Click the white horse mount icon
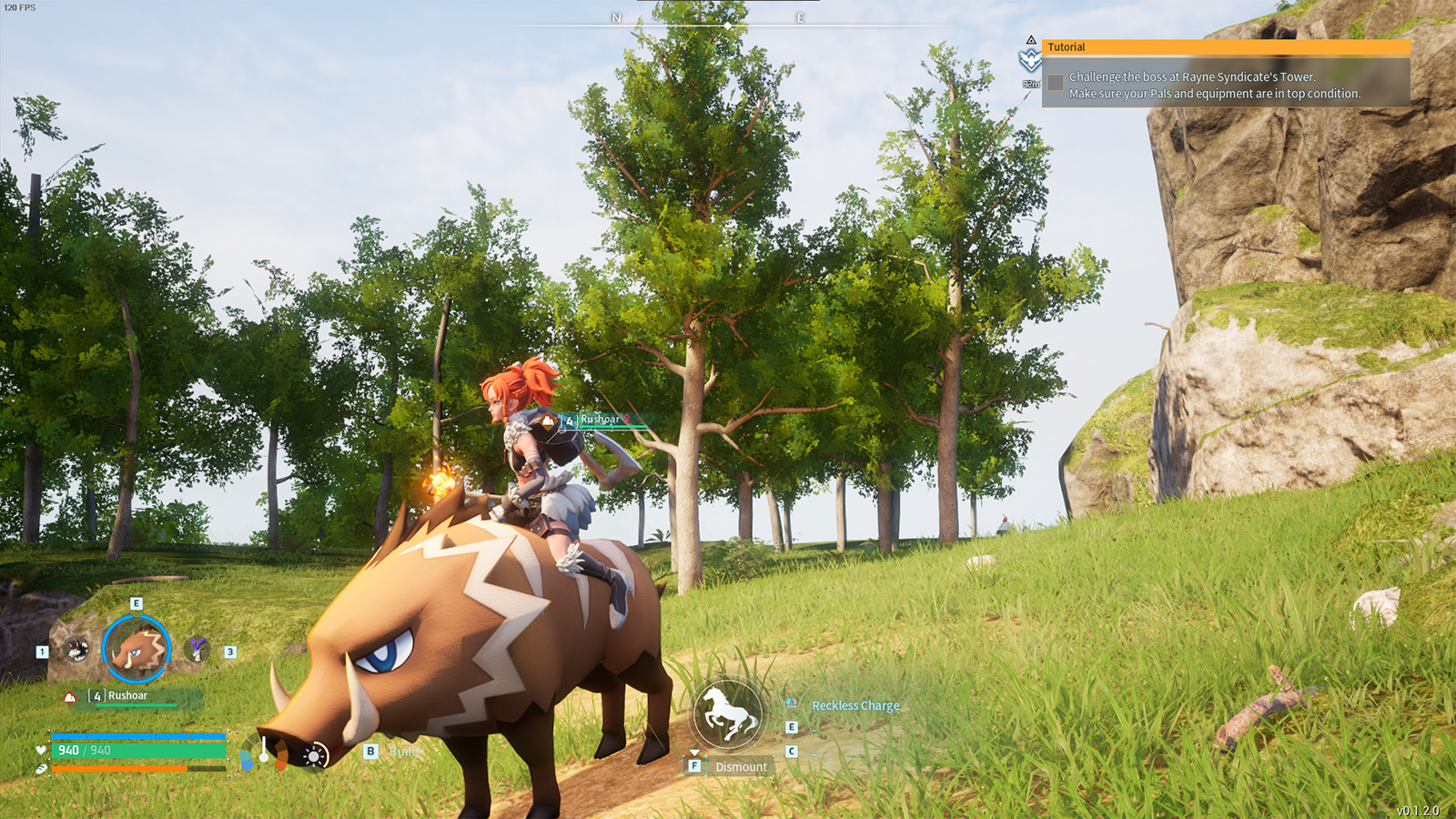Image resolution: width=1456 pixels, height=819 pixels. click(x=725, y=712)
